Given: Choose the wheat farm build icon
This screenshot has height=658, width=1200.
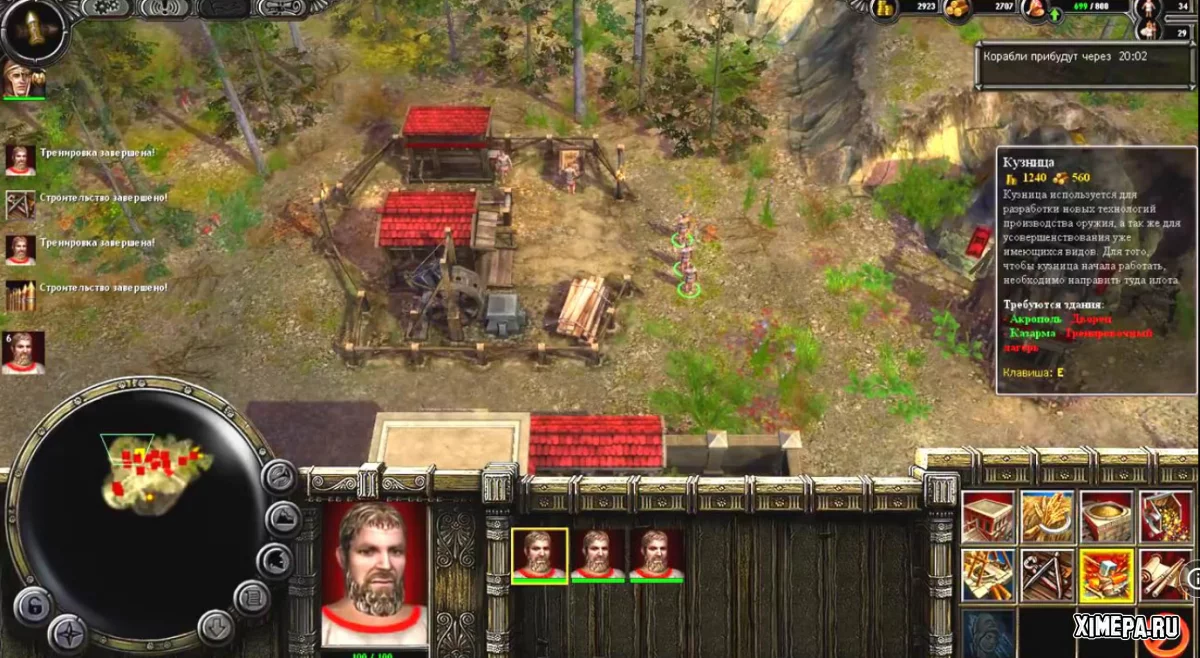Looking at the screenshot, I should [x=1047, y=516].
